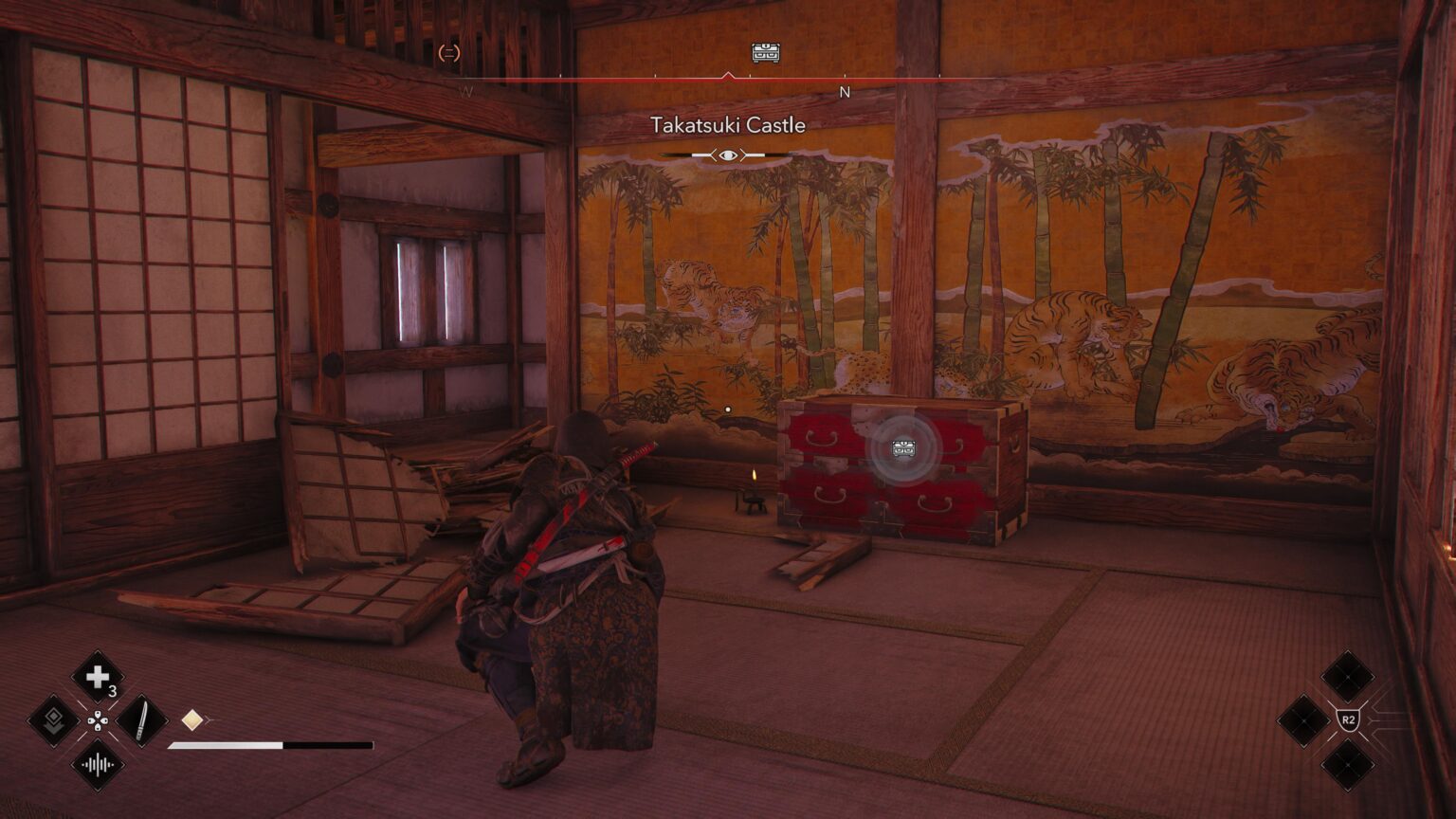Select the W direction on the compass
Screen dimensions: 1456x819
click(x=466, y=92)
